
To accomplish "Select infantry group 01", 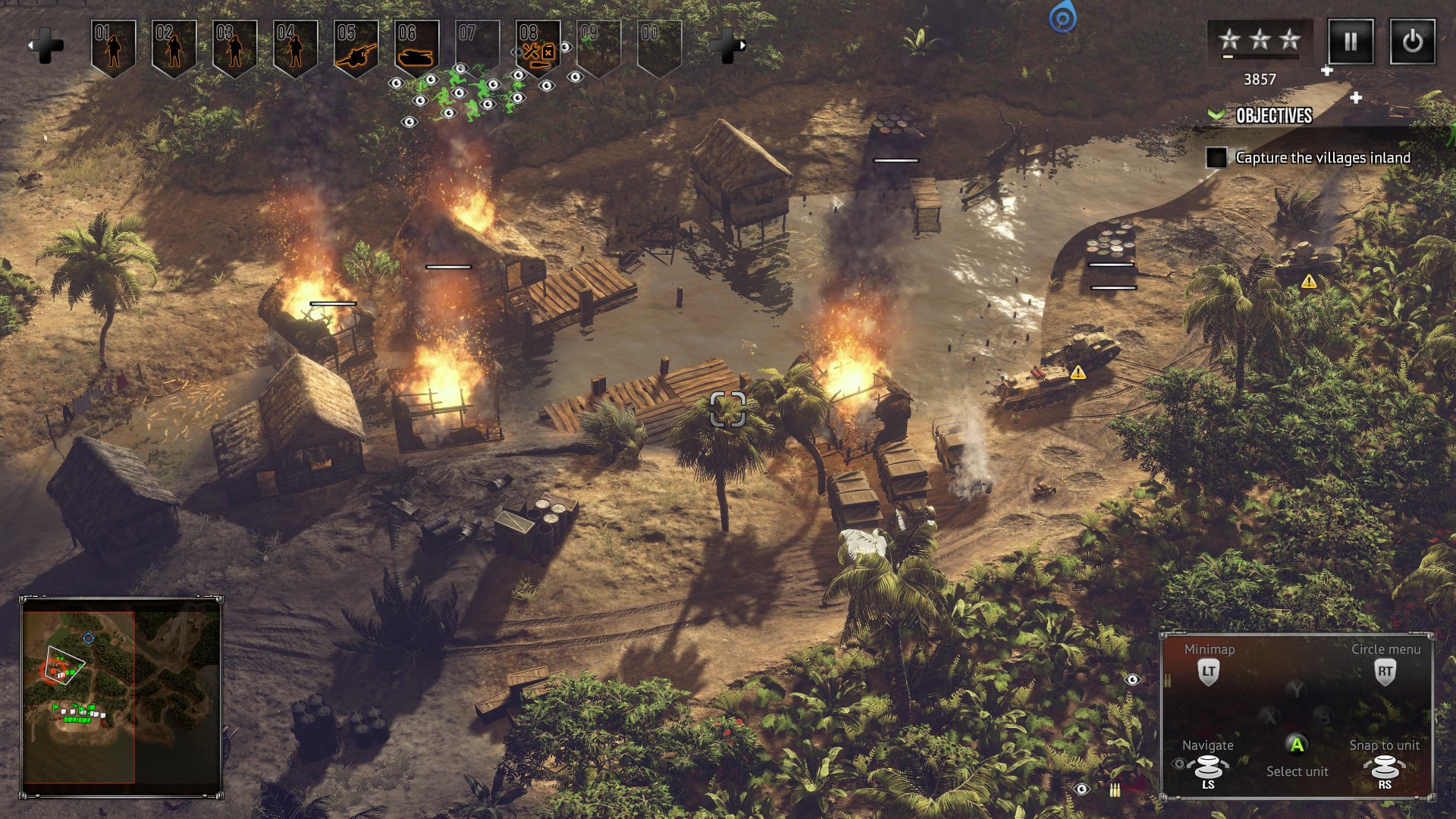I will click(113, 48).
